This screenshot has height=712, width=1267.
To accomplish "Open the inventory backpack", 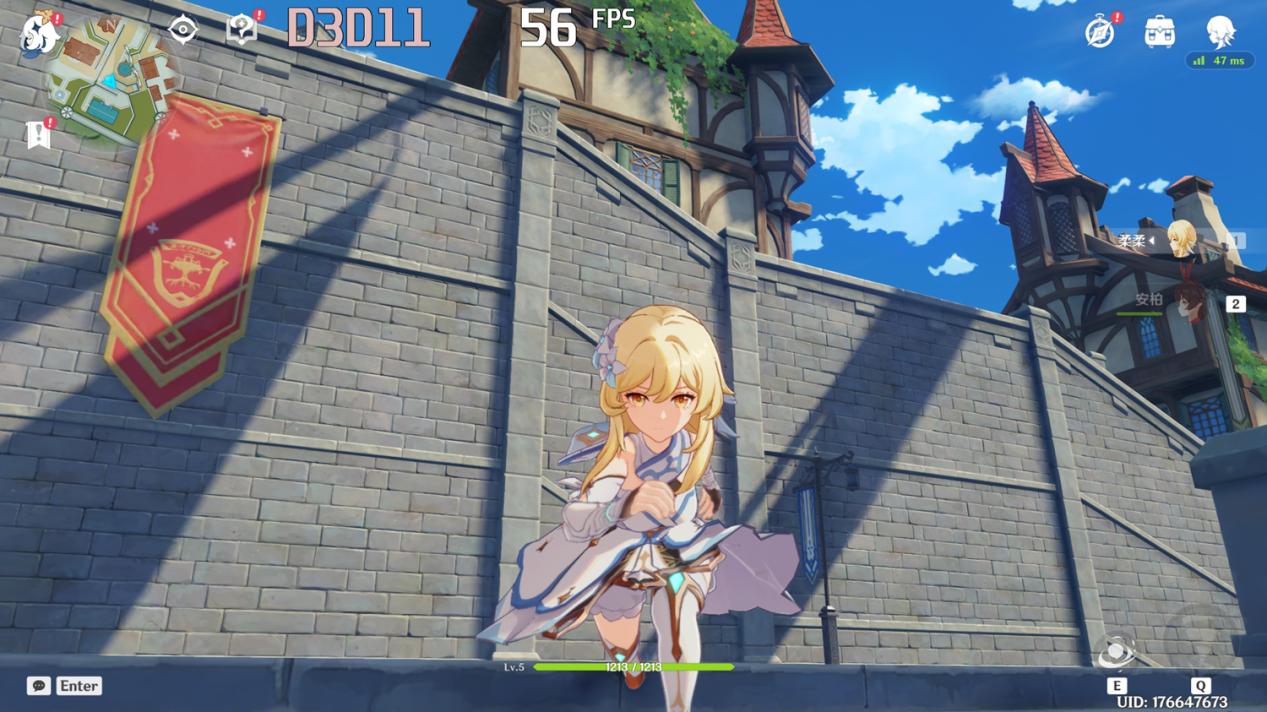I will pyautogui.click(x=1159, y=32).
